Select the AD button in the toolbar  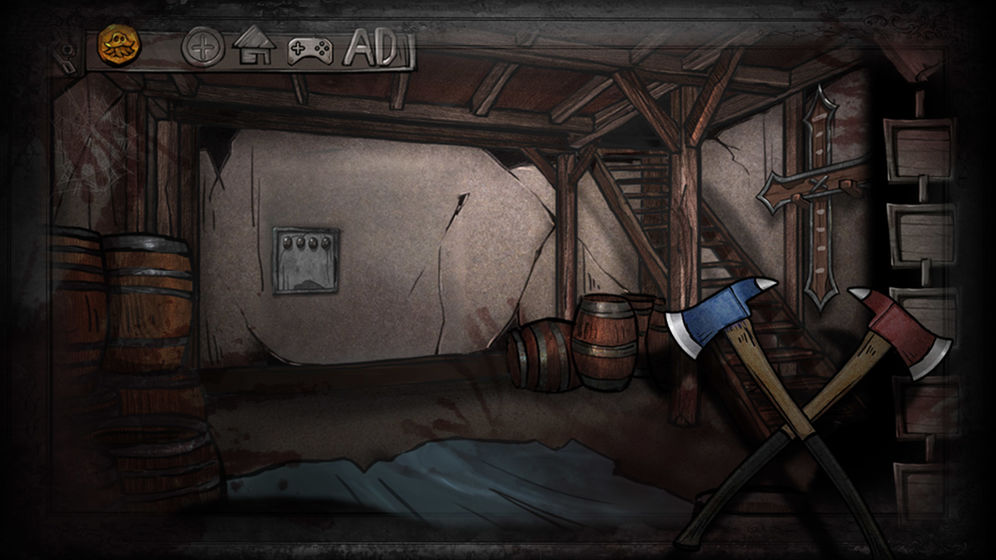click(x=372, y=48)
